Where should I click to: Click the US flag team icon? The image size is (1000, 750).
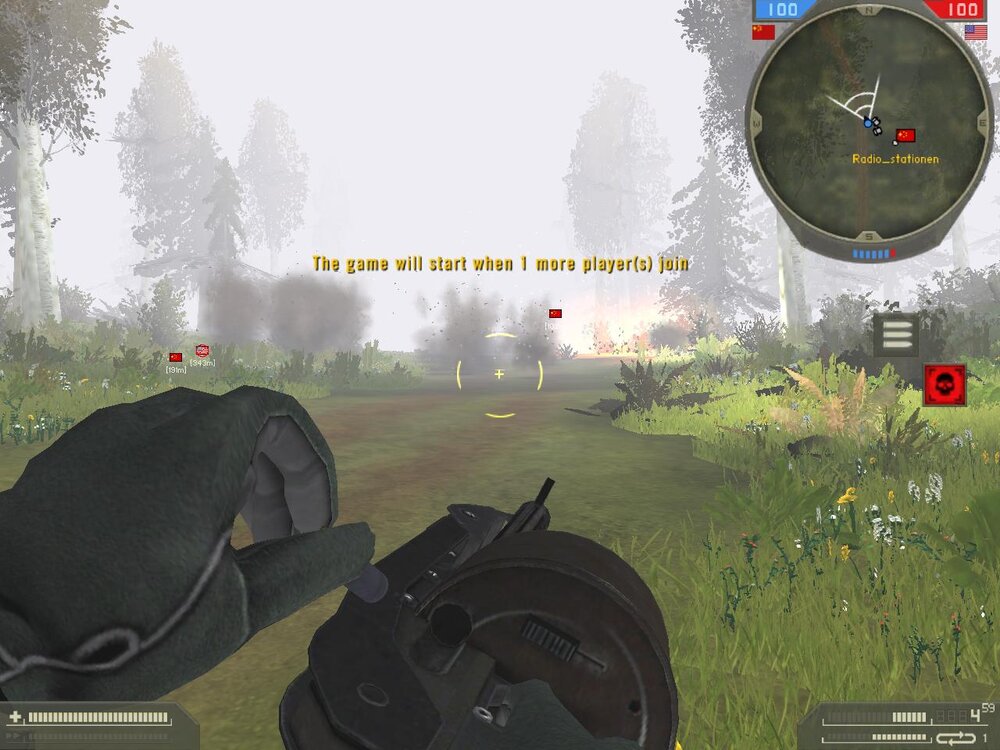click(976, 32)
